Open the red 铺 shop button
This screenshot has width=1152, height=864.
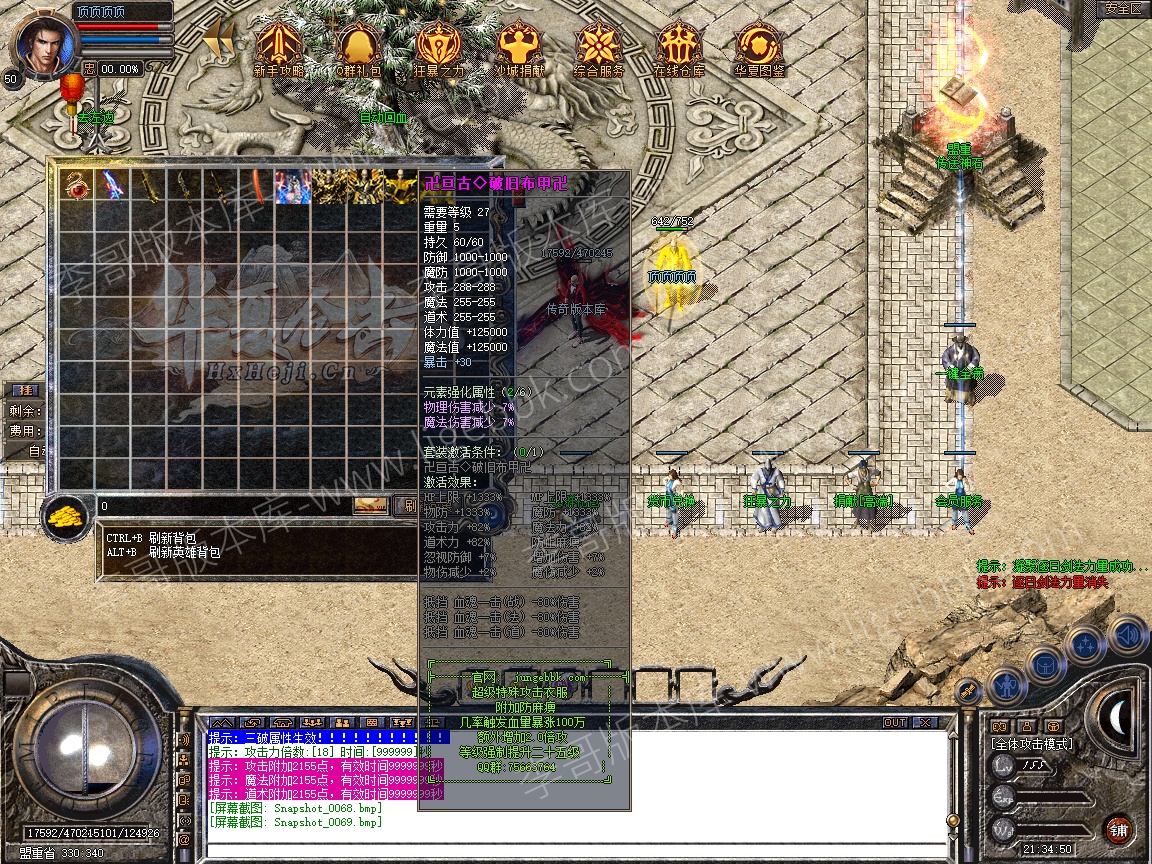pos(1118,829)
